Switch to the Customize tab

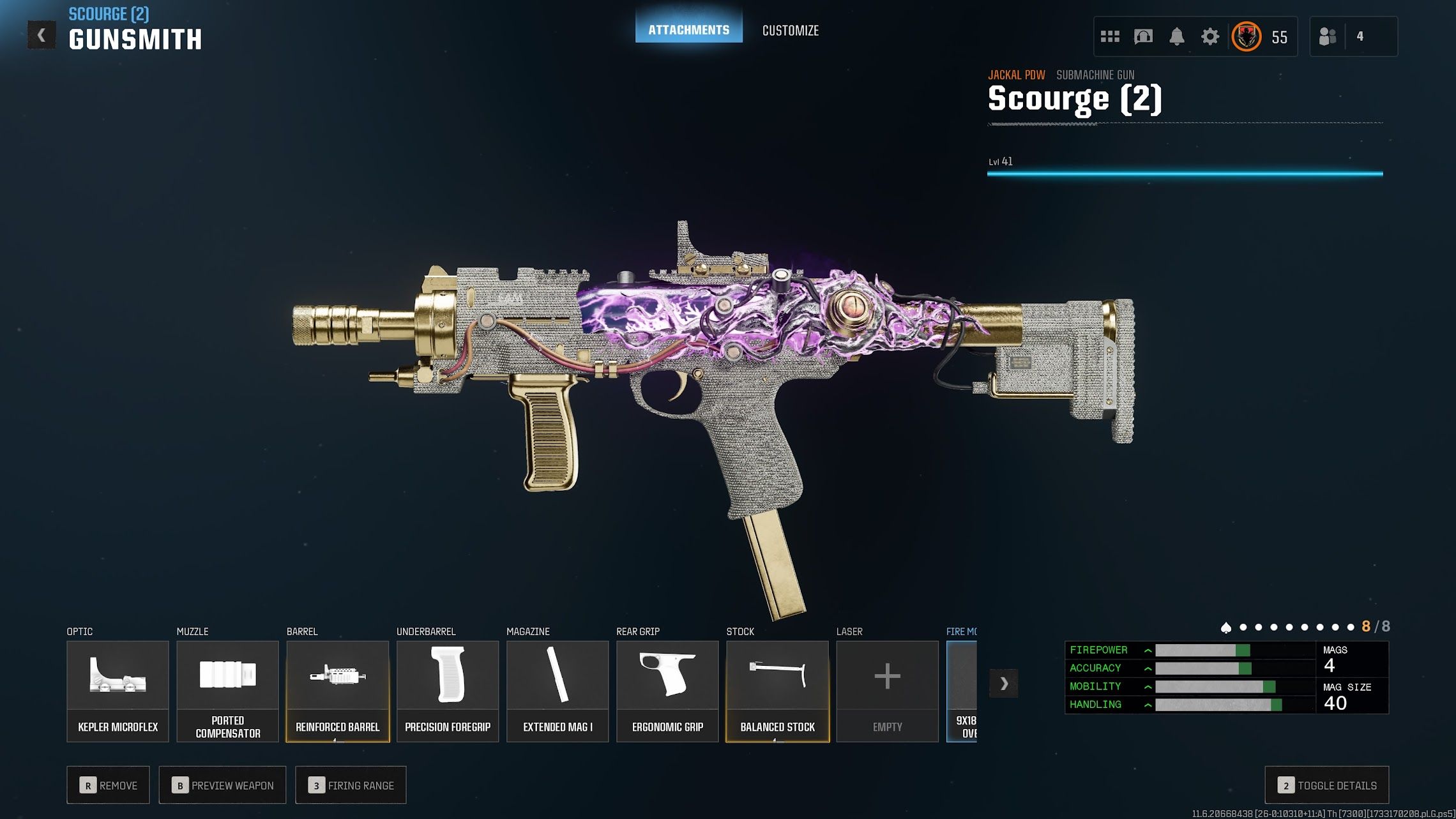click(x=790, y=30)
